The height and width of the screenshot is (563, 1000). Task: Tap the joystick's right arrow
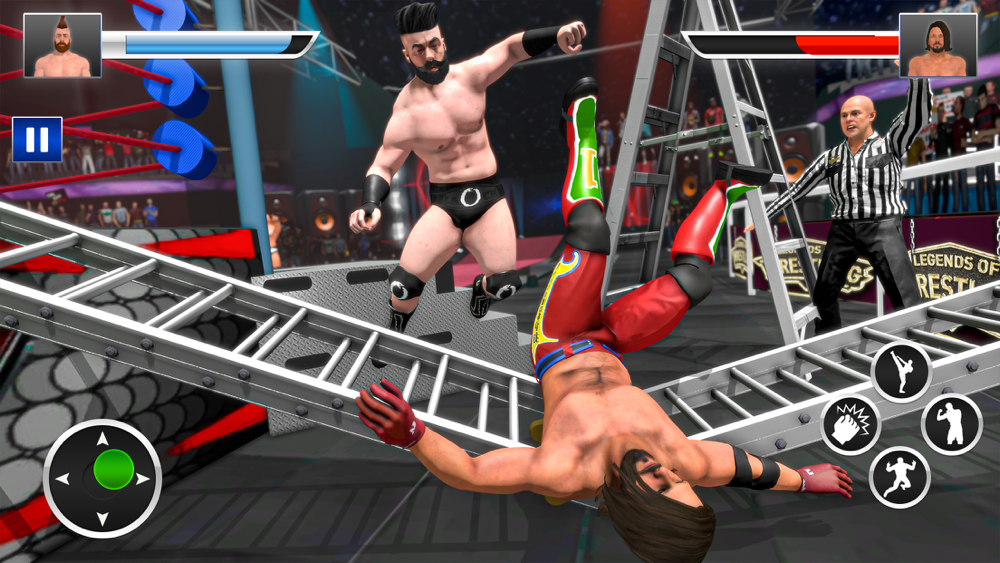pos(143,479)
